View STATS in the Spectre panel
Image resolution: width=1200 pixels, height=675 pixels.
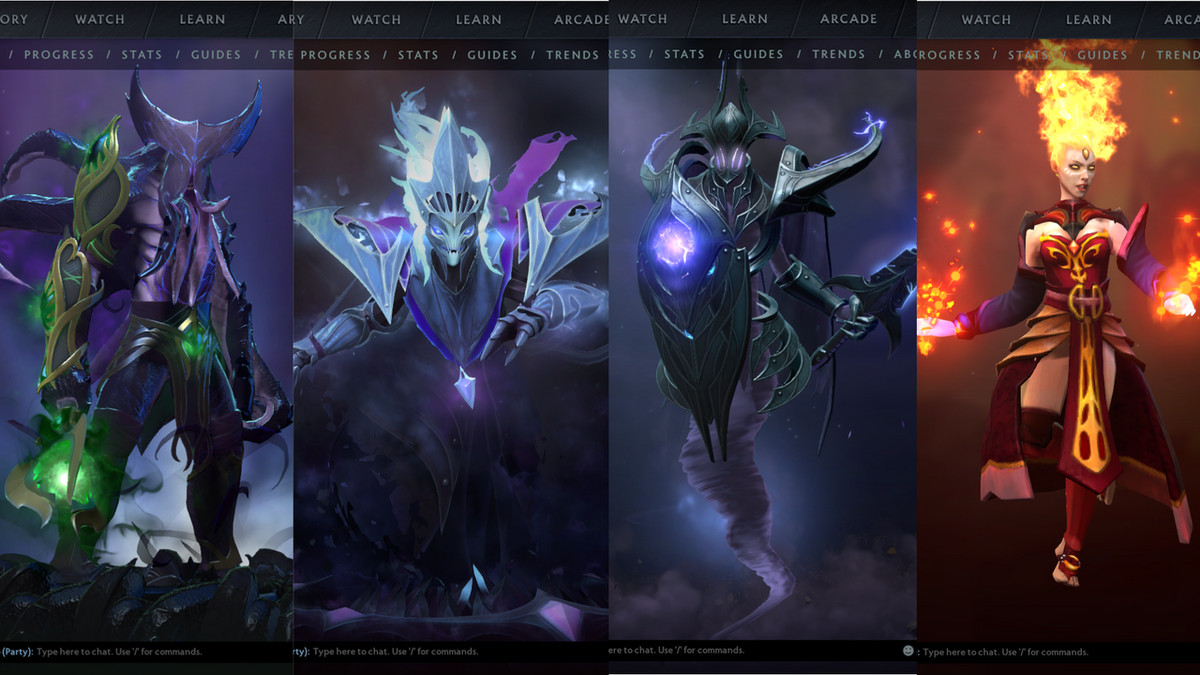click(418, 55)
